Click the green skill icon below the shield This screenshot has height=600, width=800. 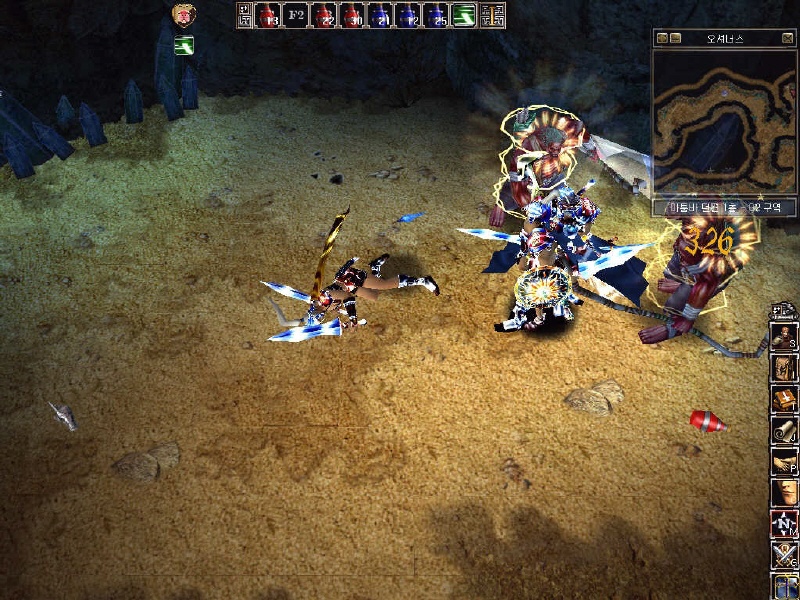tap(184, 45)
